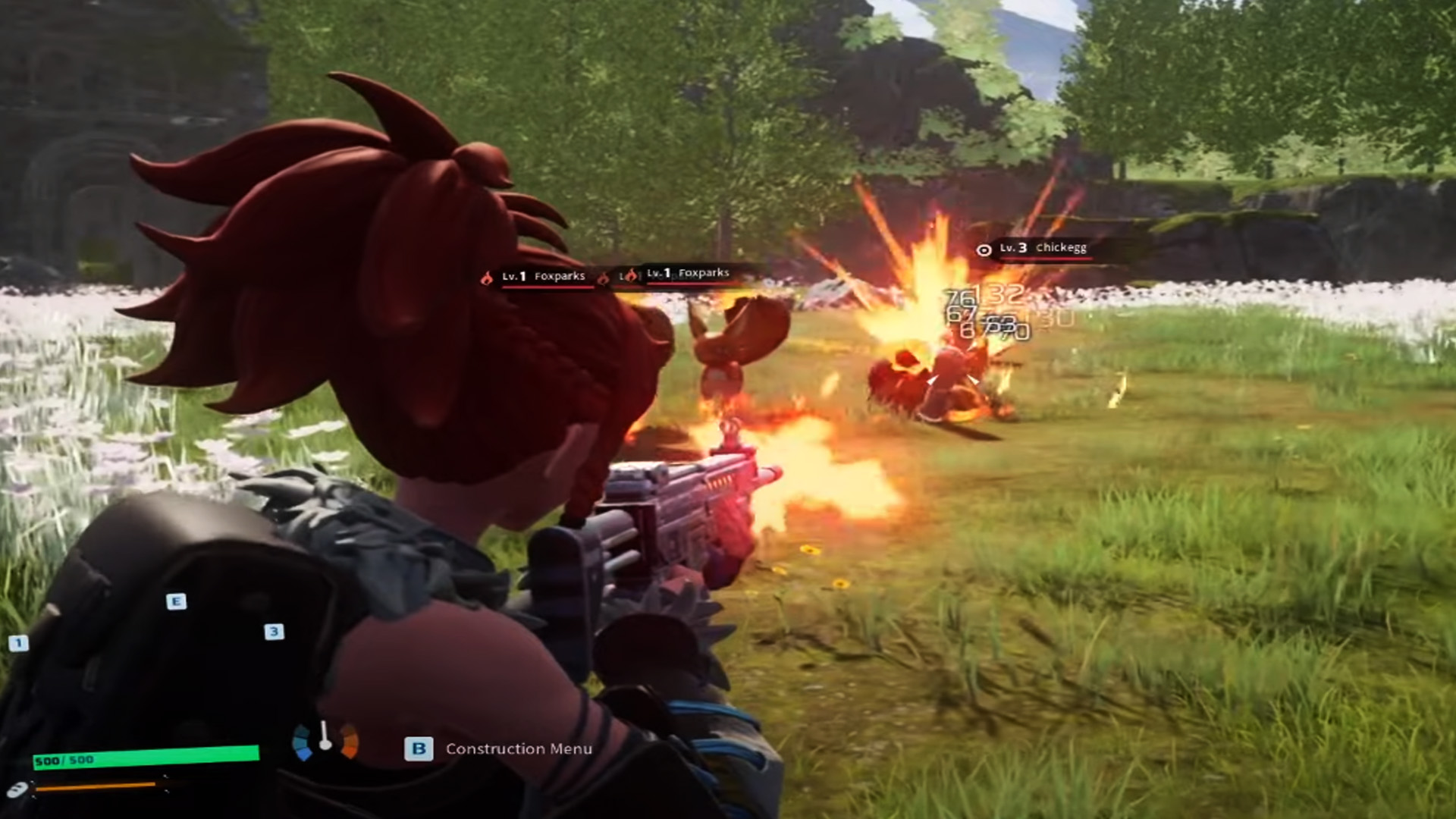Click the red health bar under Foxparks' name
The image size is (1456, 819).
point(548,287)
